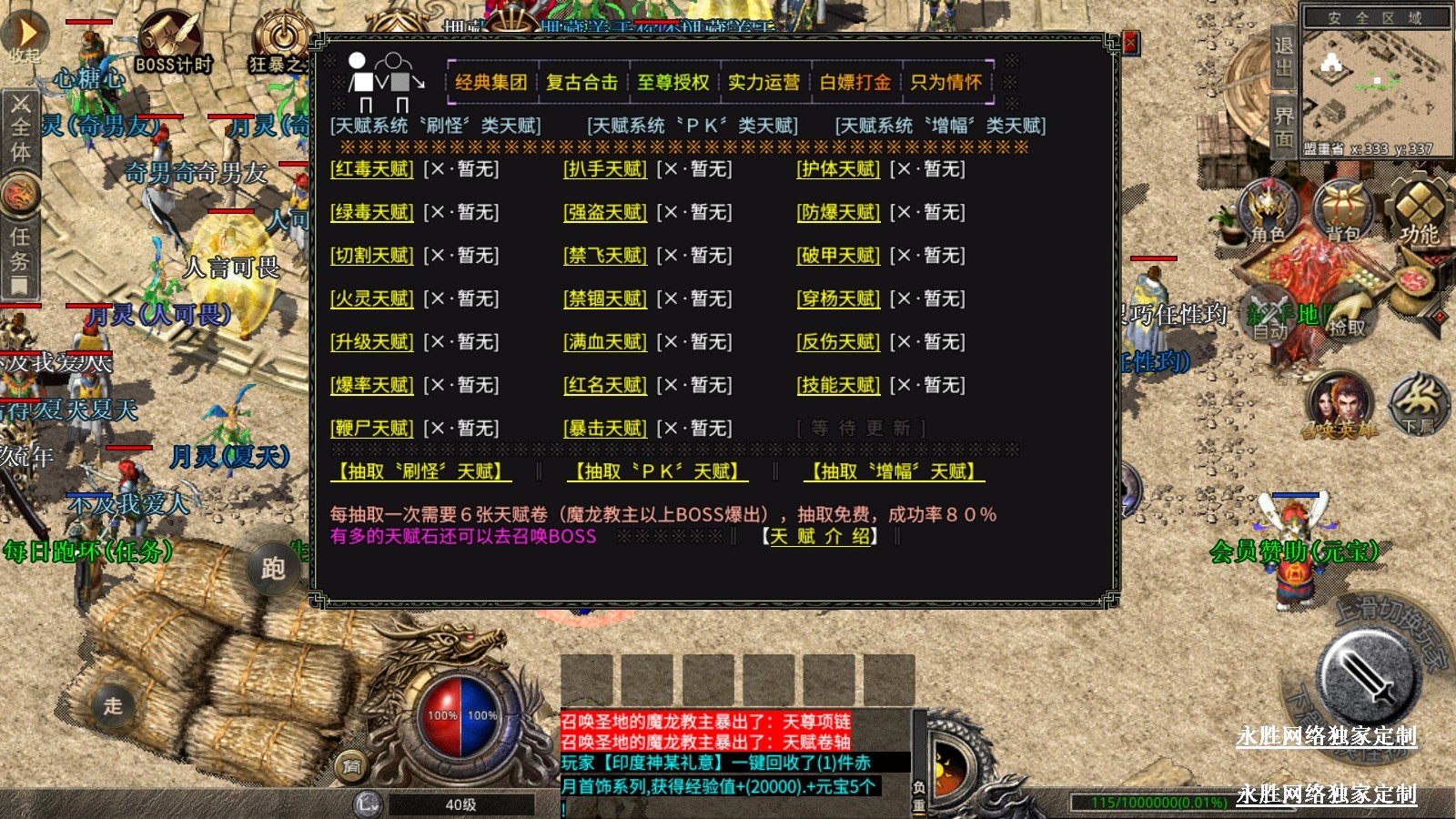The image size is (1456, 819).
Task: Open the 背包 bag icon
Action: point(1341,211)
